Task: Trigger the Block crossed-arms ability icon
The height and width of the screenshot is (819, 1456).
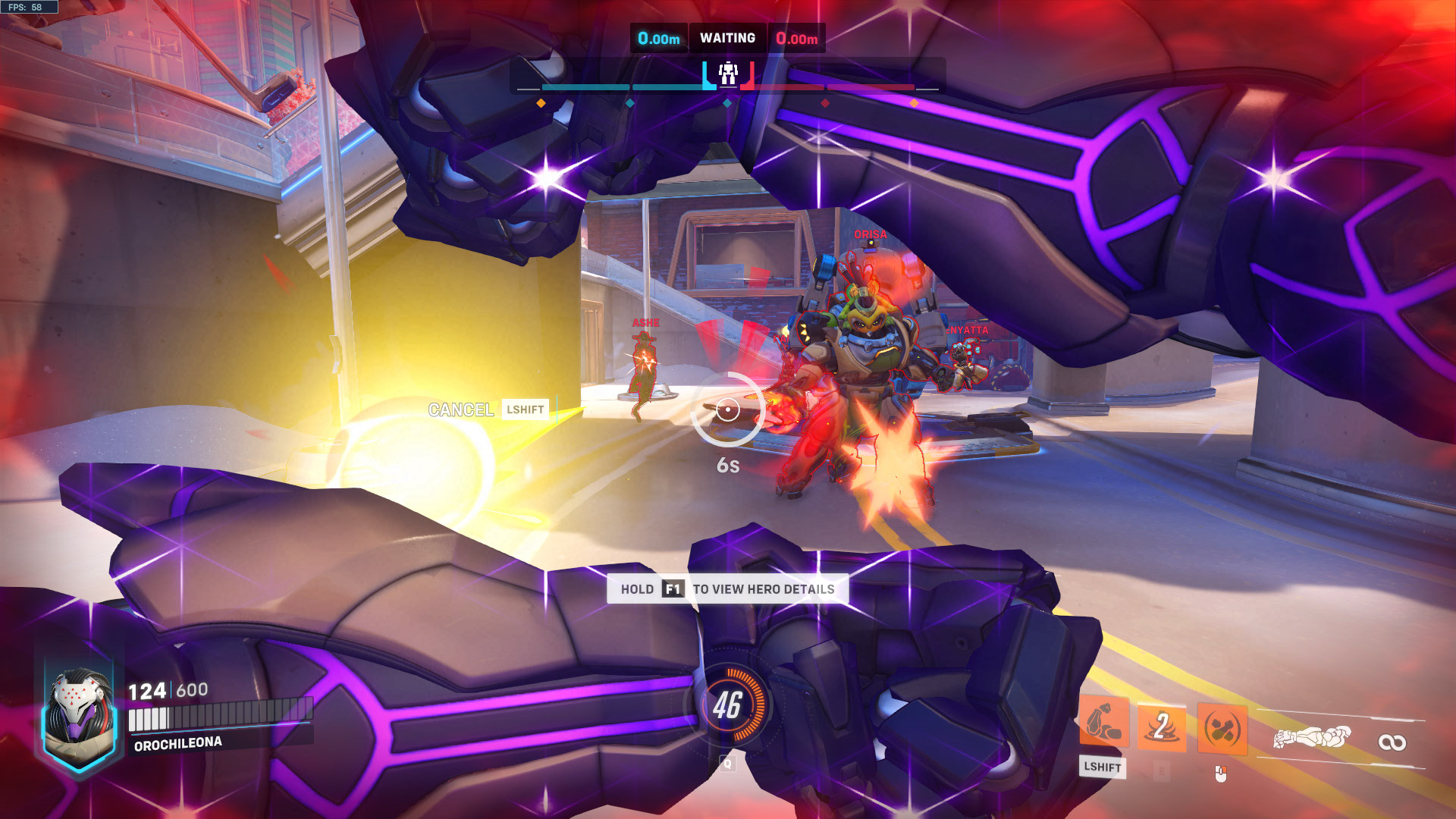Action: tap(1222, 730)
